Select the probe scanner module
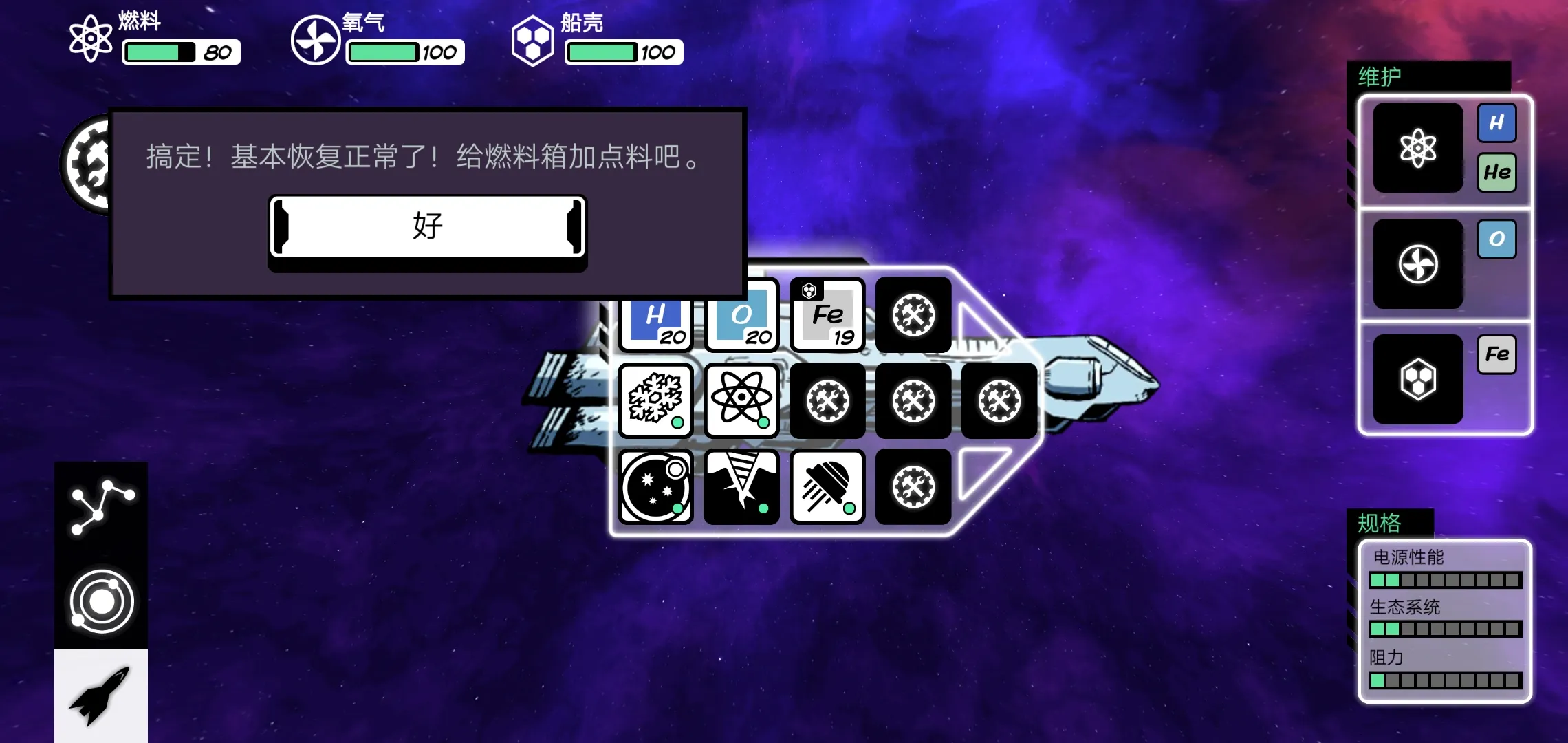The image size is (1568, 743). tap(827, 486)
